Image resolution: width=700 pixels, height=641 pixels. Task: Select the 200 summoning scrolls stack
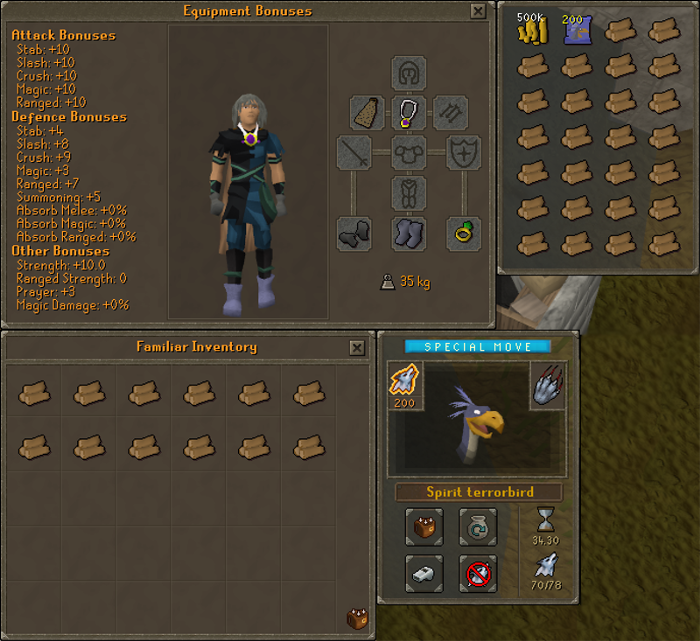(574, 31)
